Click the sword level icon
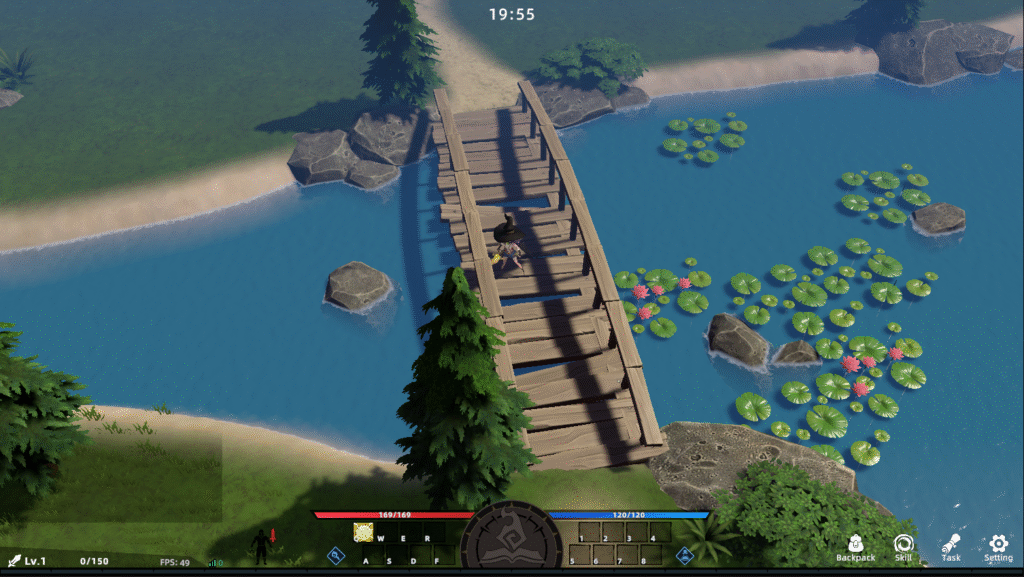This screenshot has width=1024, height=577. pyautogui.click(x=14, y=561)
